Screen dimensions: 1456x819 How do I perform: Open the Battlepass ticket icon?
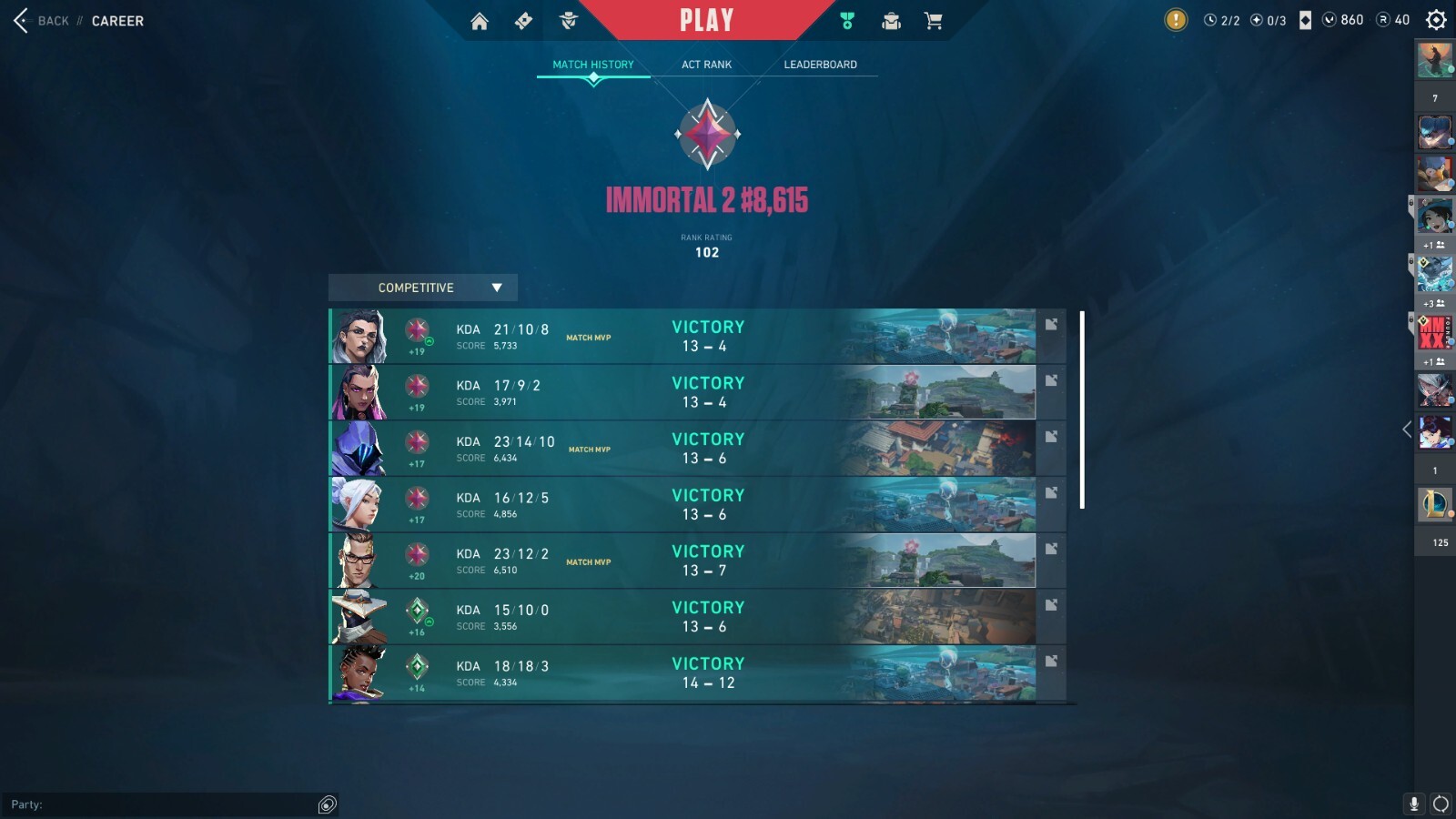point(523,20)
